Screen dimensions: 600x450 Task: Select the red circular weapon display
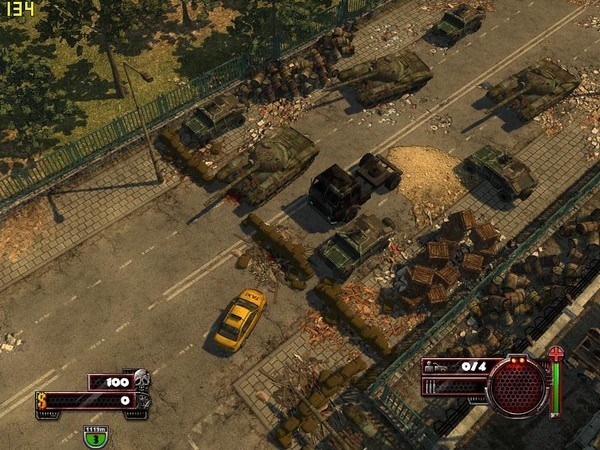point(515,385)
